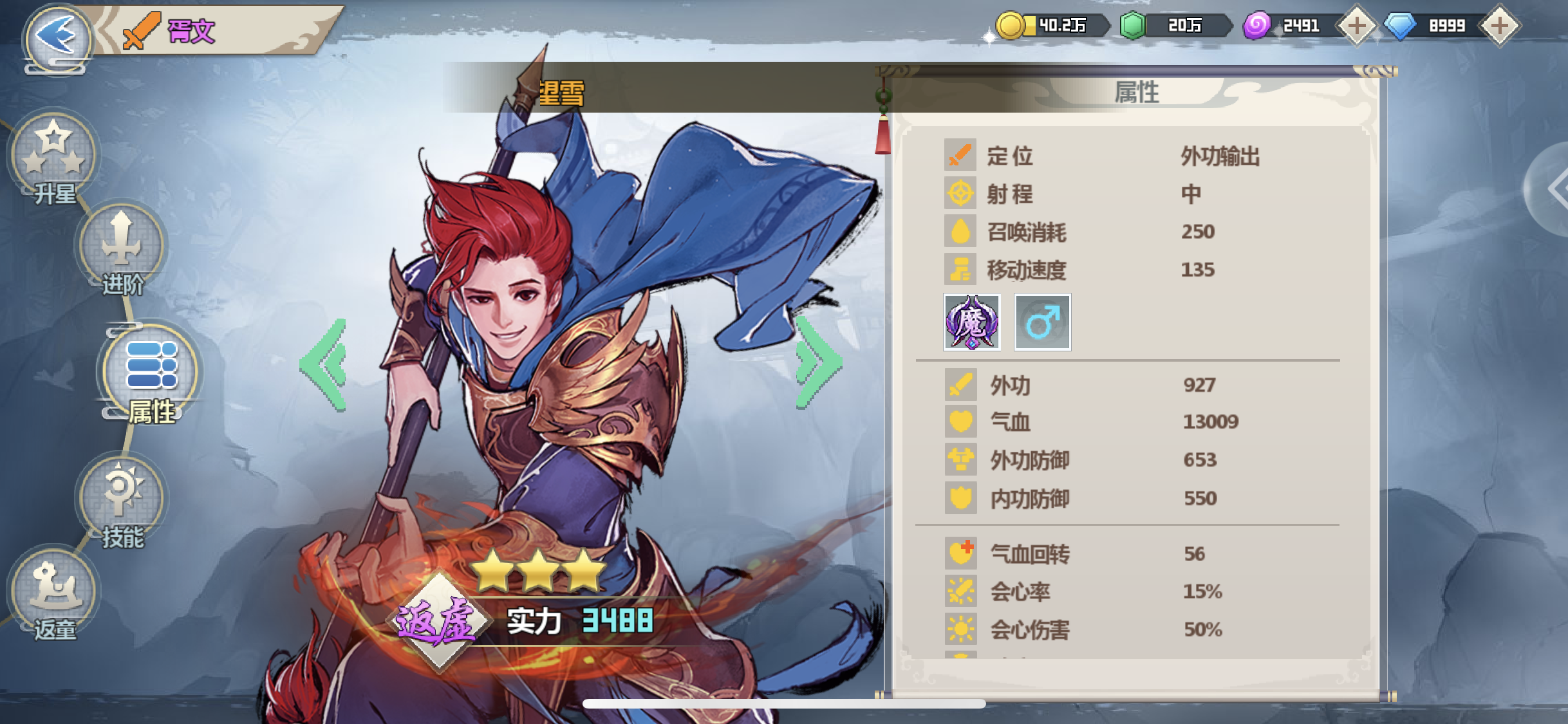This screenshot has height=724, width=1568.
Task: Select the 属性 panel title tab
Action: pos(1136,92)
